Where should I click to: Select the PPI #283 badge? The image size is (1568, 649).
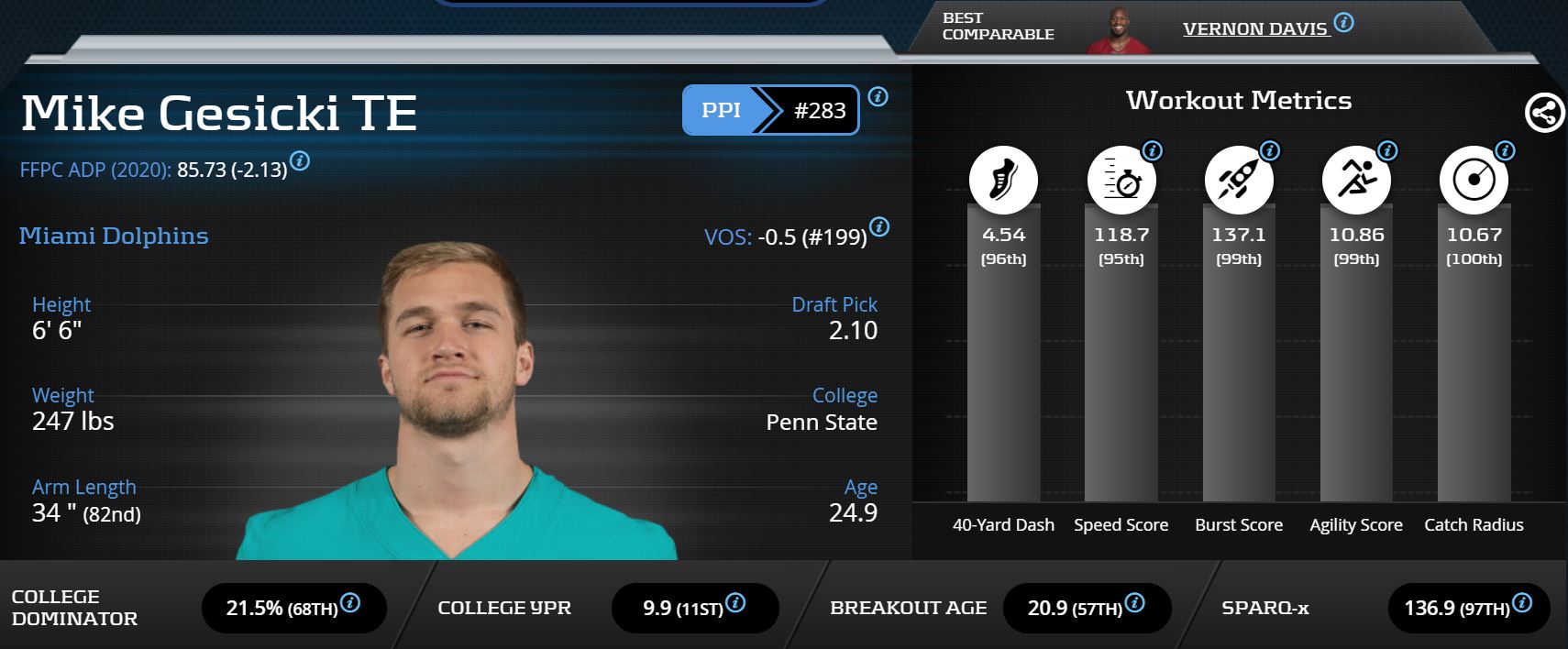(x=770, y=110)
